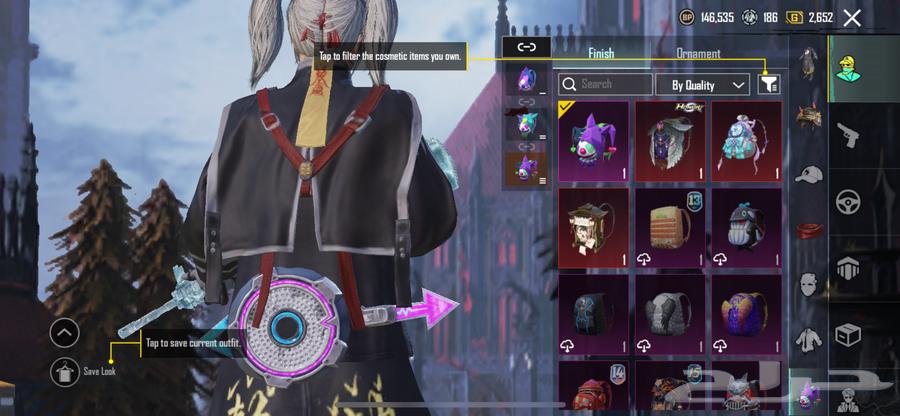Toggle the owned items filter icon
Viewport: 900px width, 416px height.
[768, 85]
